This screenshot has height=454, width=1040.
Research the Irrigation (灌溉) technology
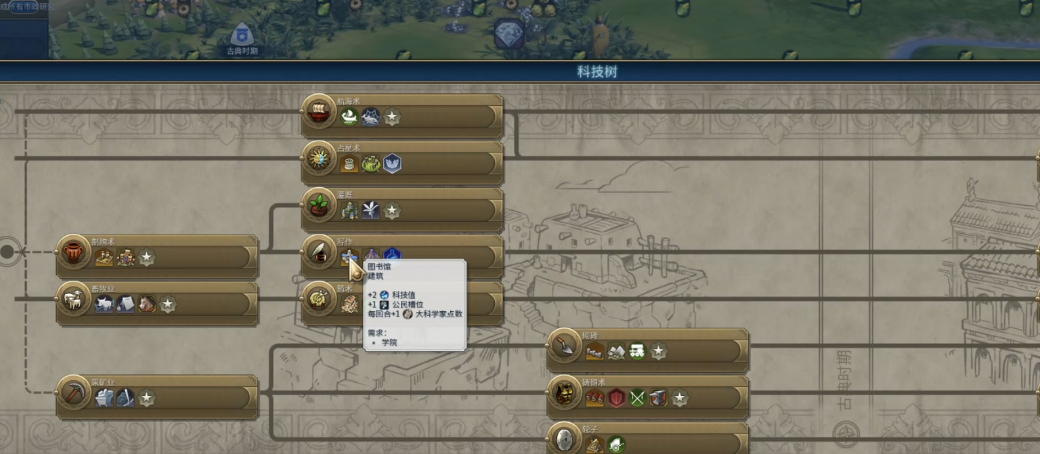coord(440,208)
